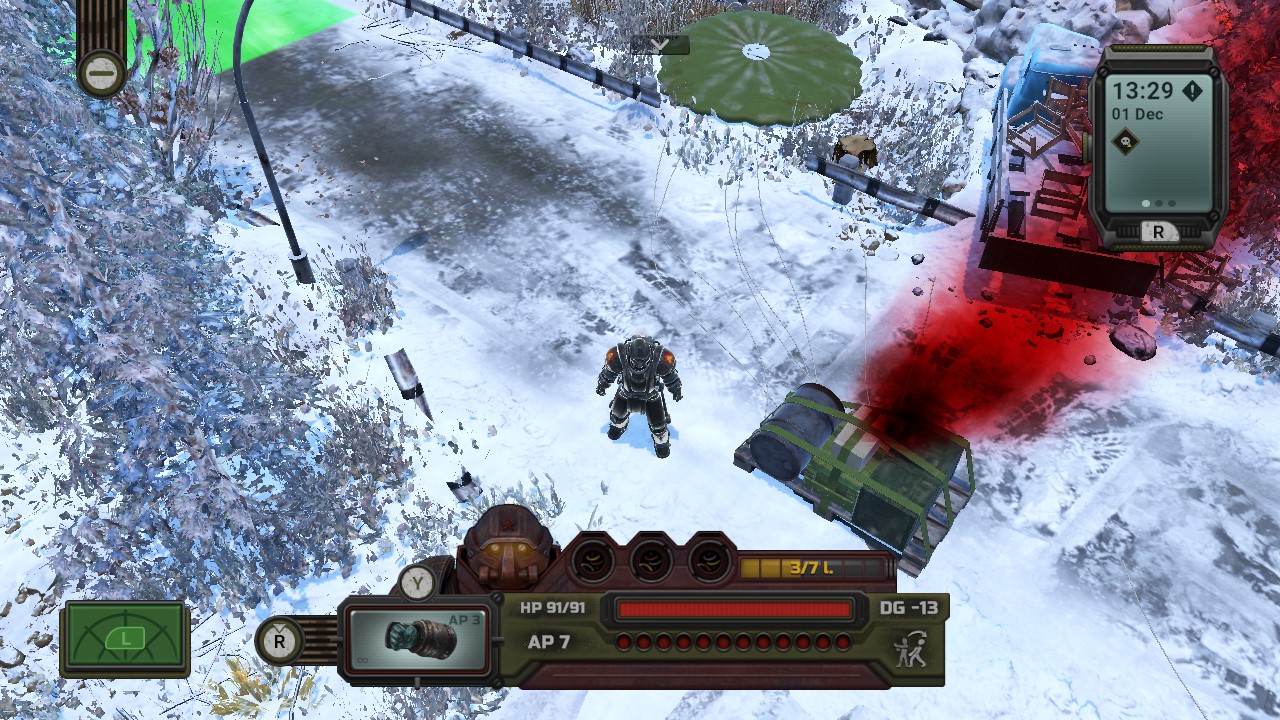Viewport: 1280px width, 720px height.
Task: Select the equipped fist weapon slot
Action: [x=418, y=640]
